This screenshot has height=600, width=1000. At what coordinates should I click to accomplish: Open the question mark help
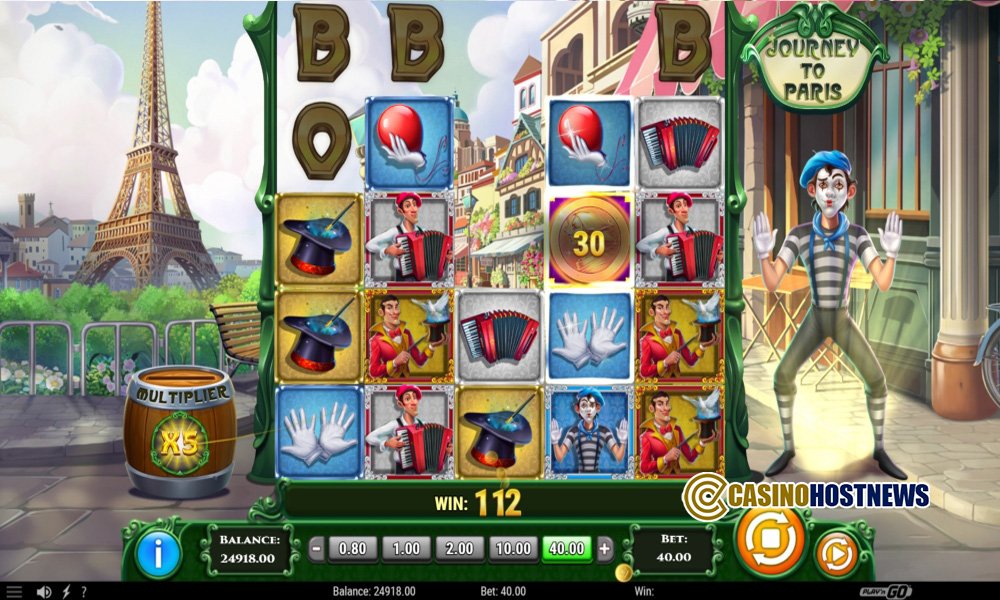coord(86,592)
